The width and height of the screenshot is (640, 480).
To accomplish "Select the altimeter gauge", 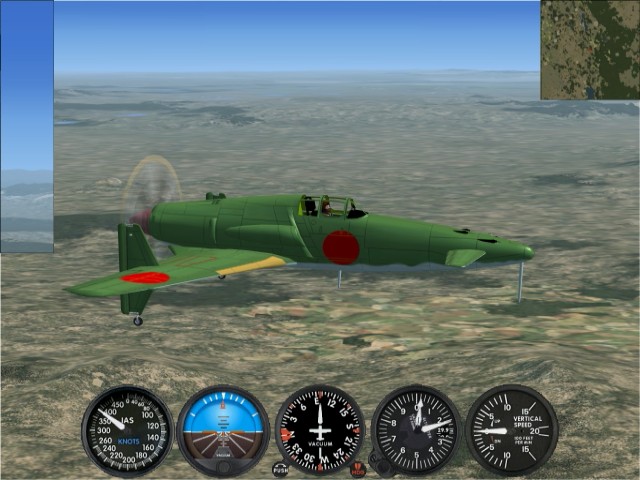I will tap(416, 430).
